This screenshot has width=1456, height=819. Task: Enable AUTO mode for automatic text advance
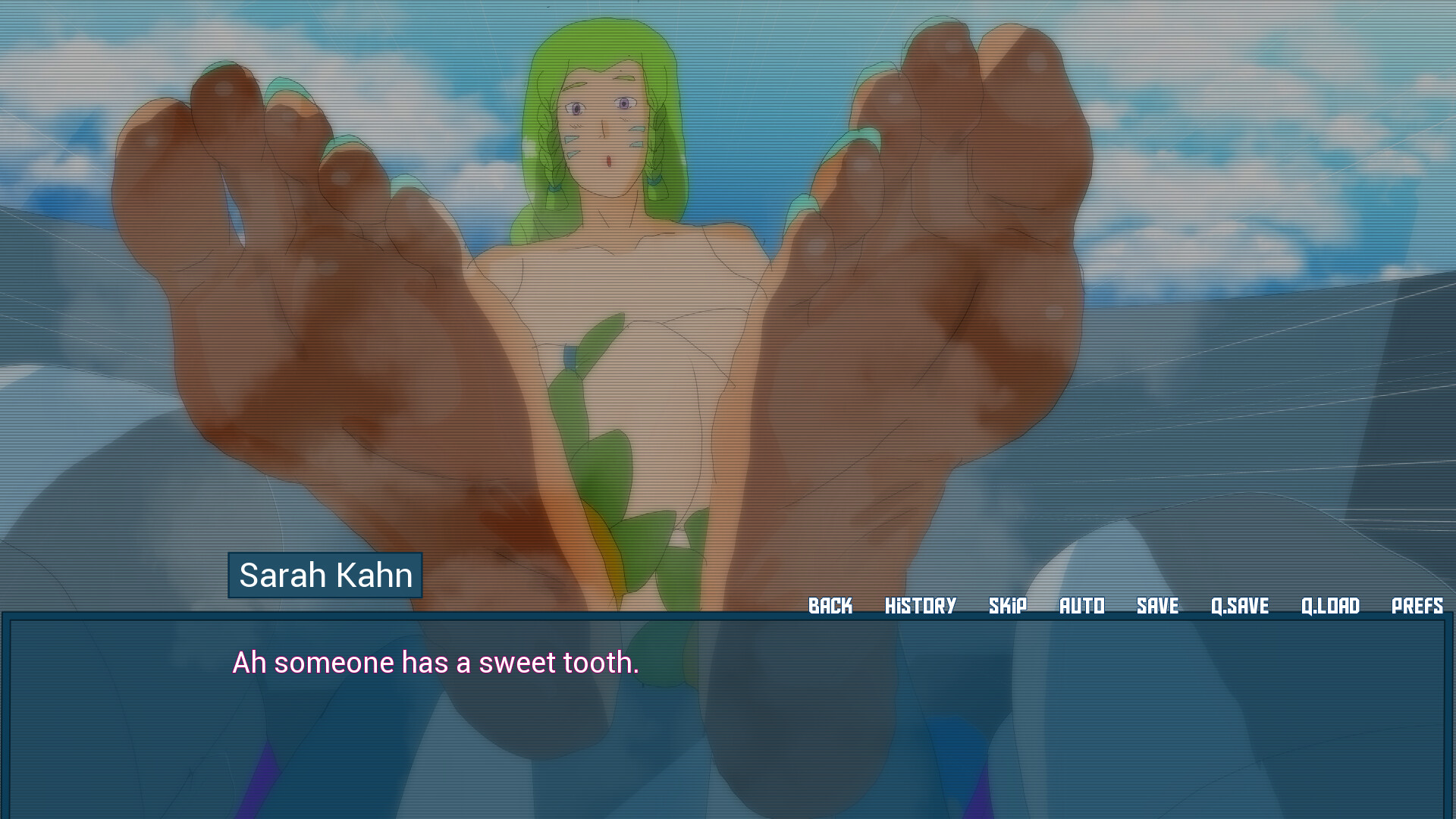[1082, 606]
